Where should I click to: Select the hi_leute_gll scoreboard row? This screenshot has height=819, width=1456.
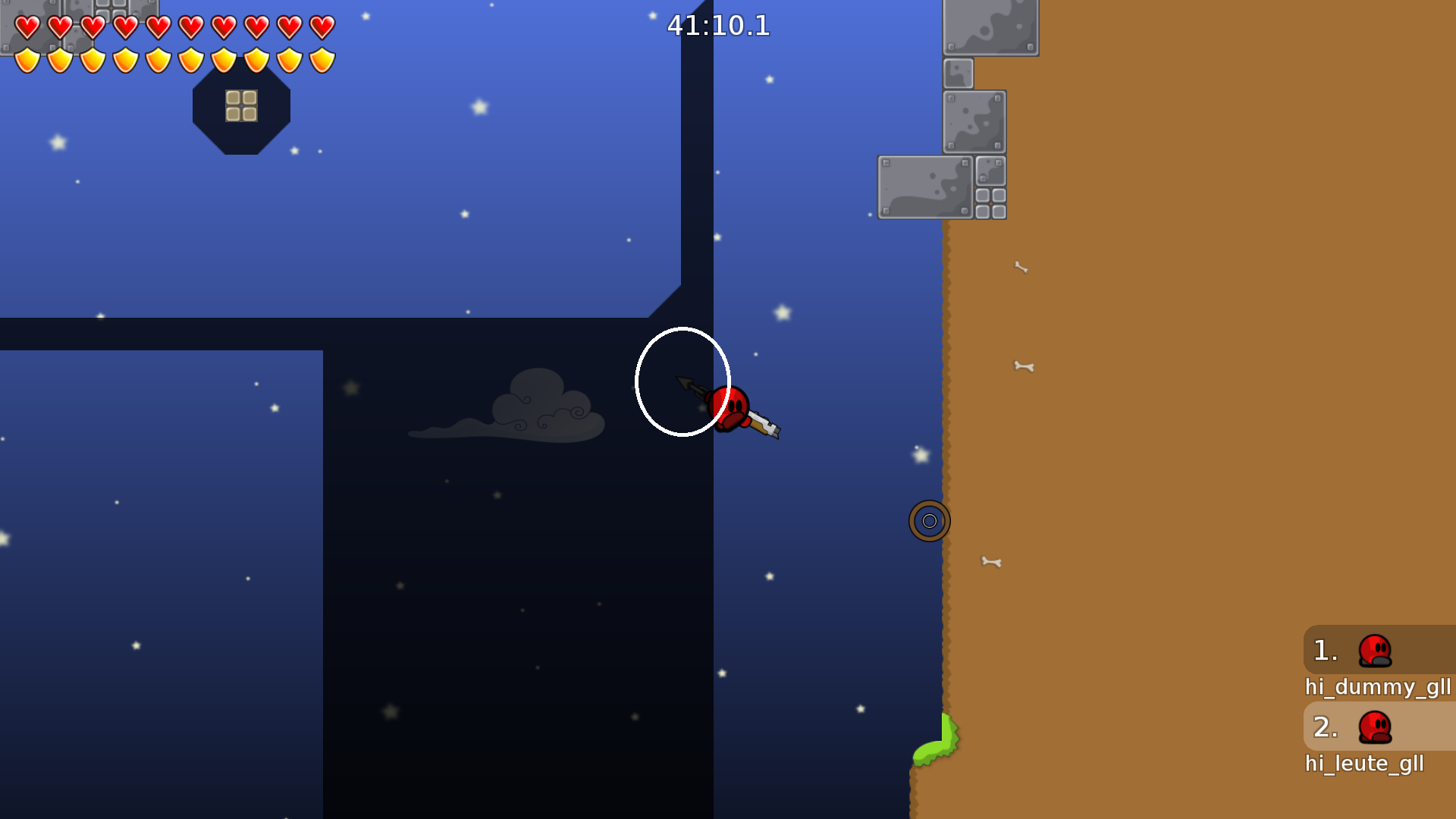coord(1365,763)
